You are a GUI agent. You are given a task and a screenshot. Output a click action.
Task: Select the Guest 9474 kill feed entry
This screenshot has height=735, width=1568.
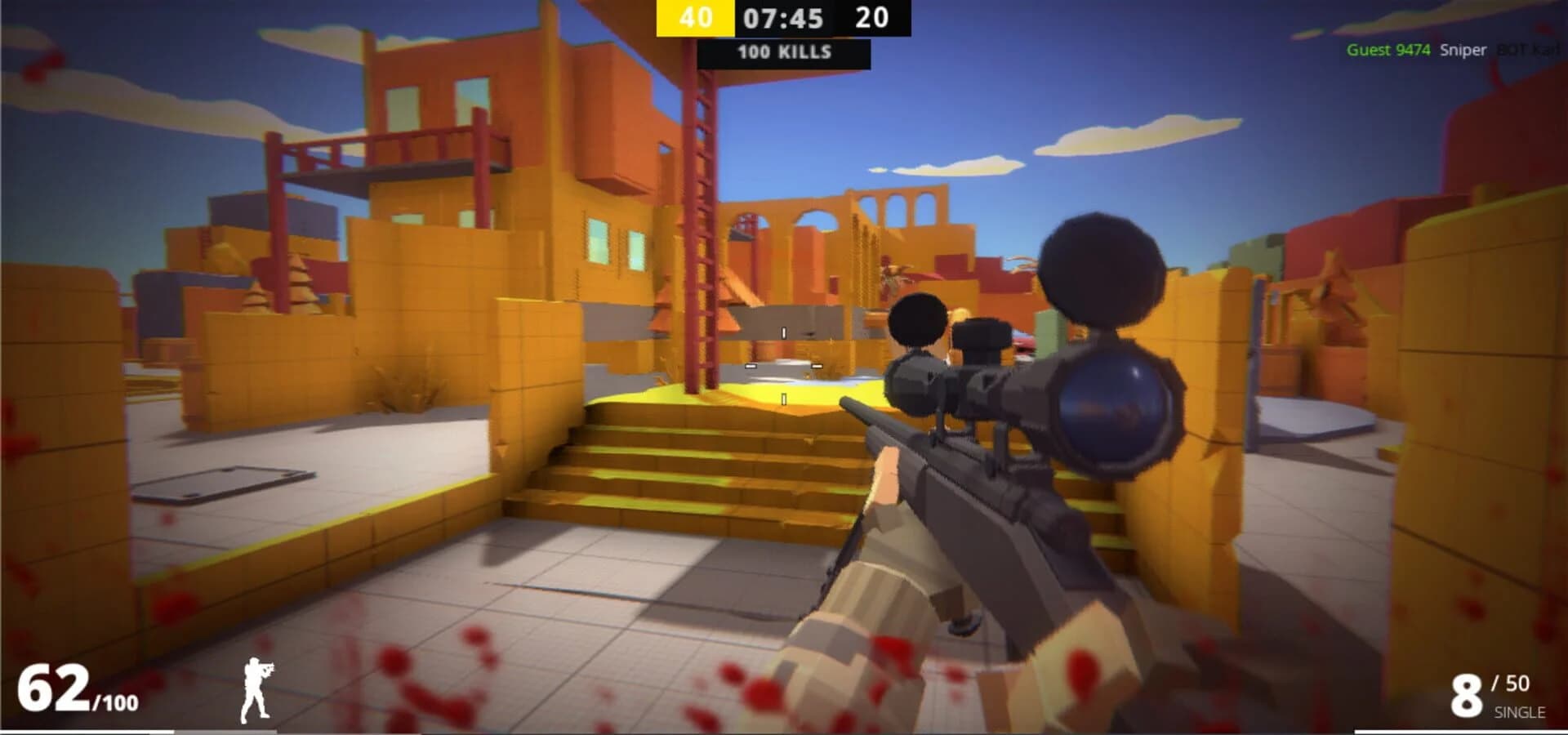pyautogui.click(x=1388, y=50)
